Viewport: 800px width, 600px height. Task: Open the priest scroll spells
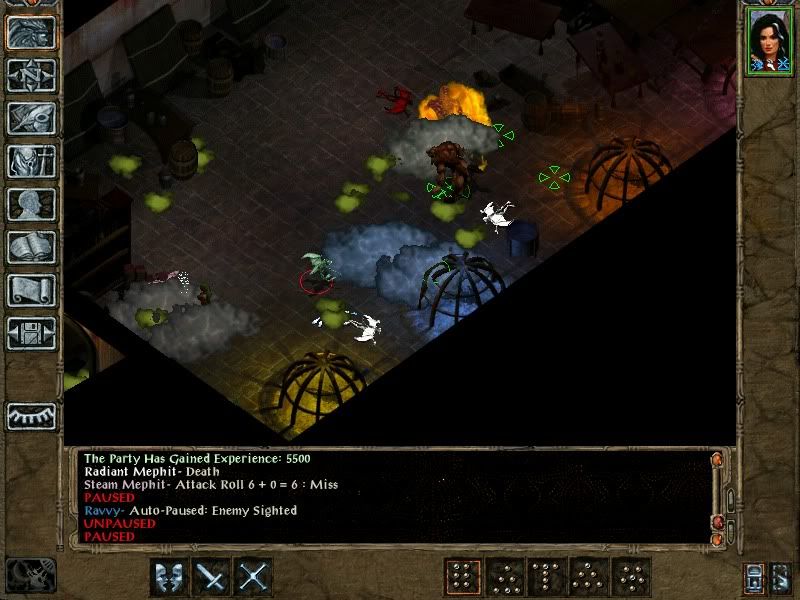click(31, 290)
